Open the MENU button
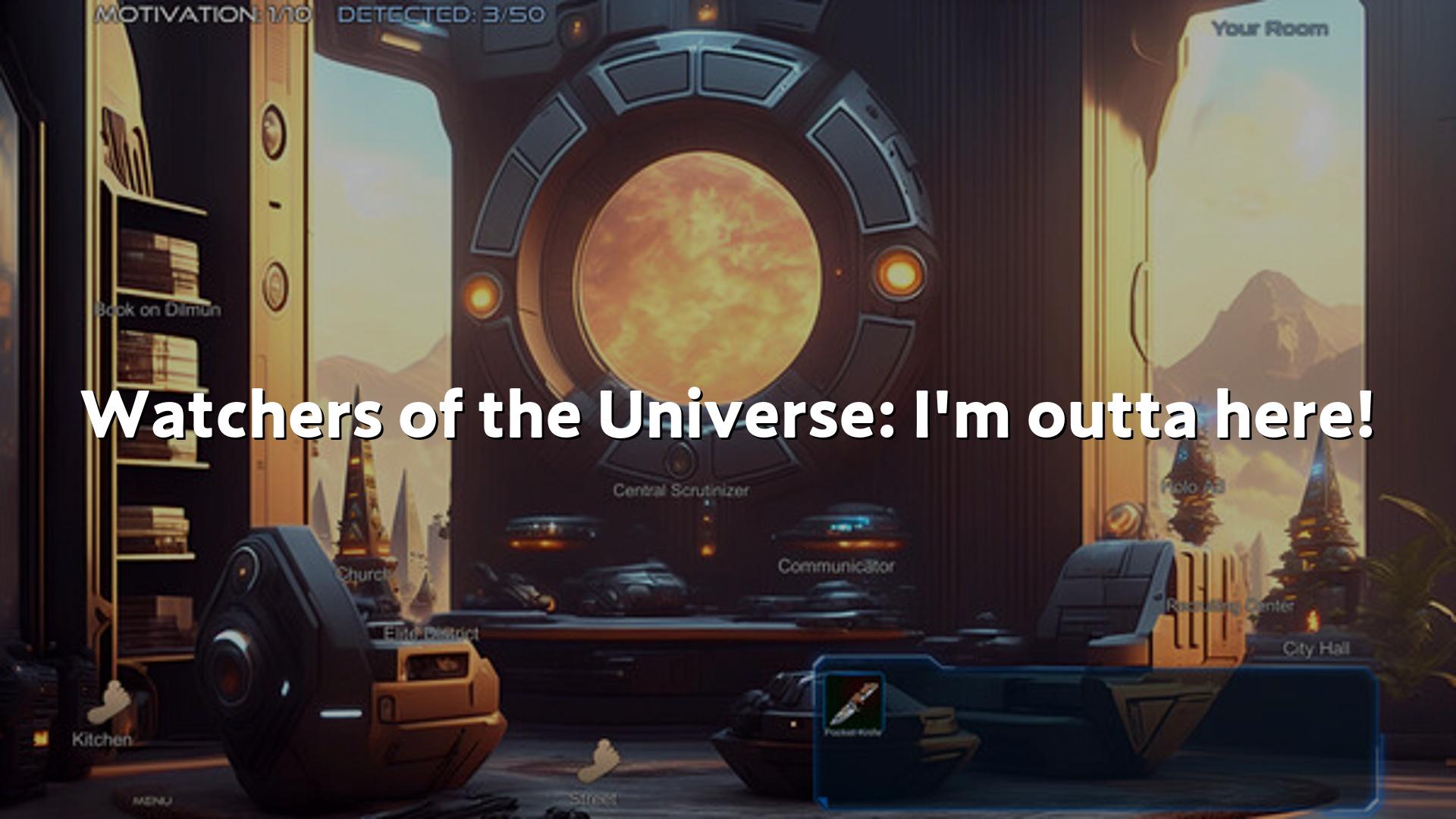Screen dimensions: 1456x819 [x=152, y=800]
